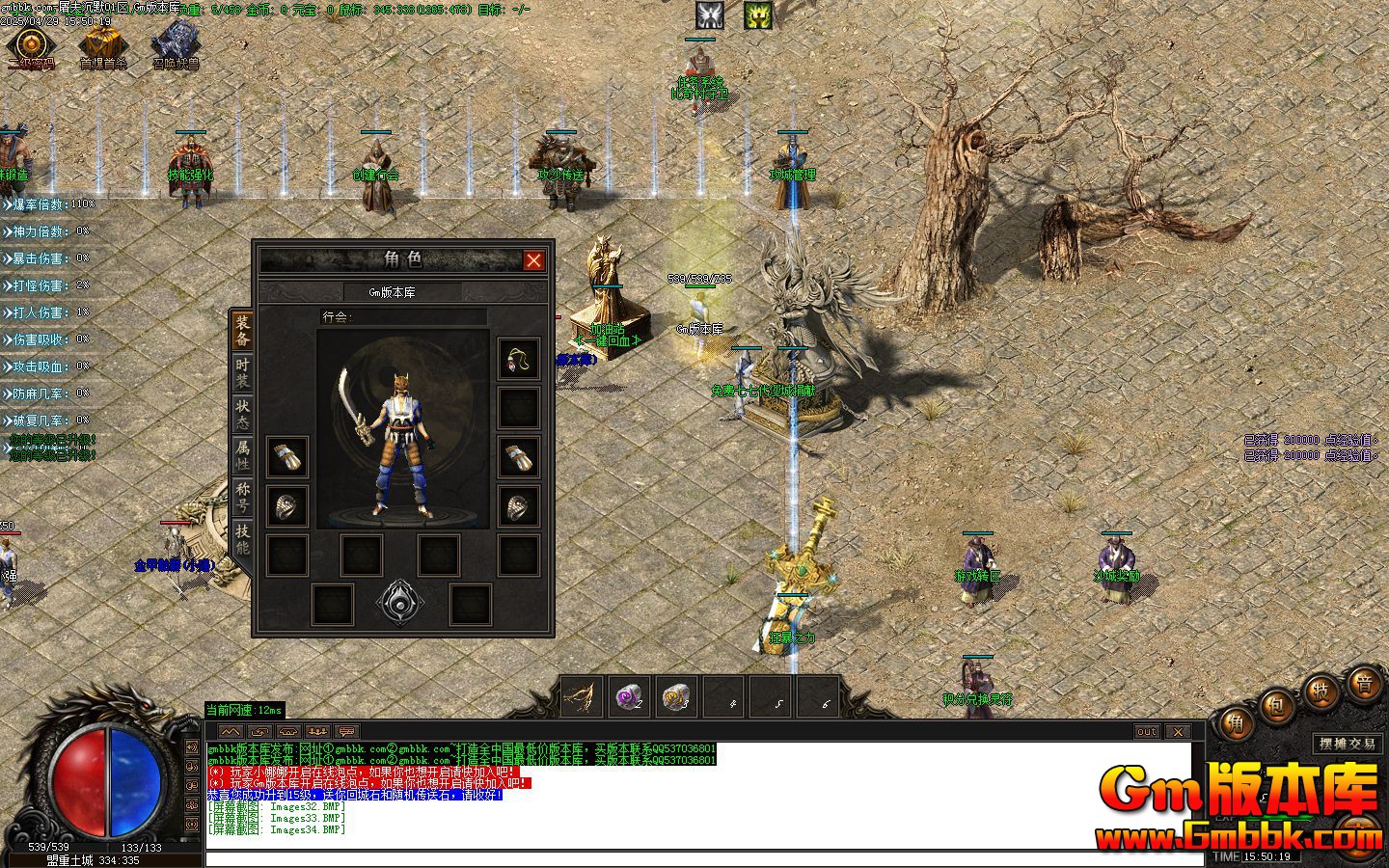Viewport: 1389px width, 868px height.
Task: Switch to the 技能 skills tab
Action: (x=242, y=539)
